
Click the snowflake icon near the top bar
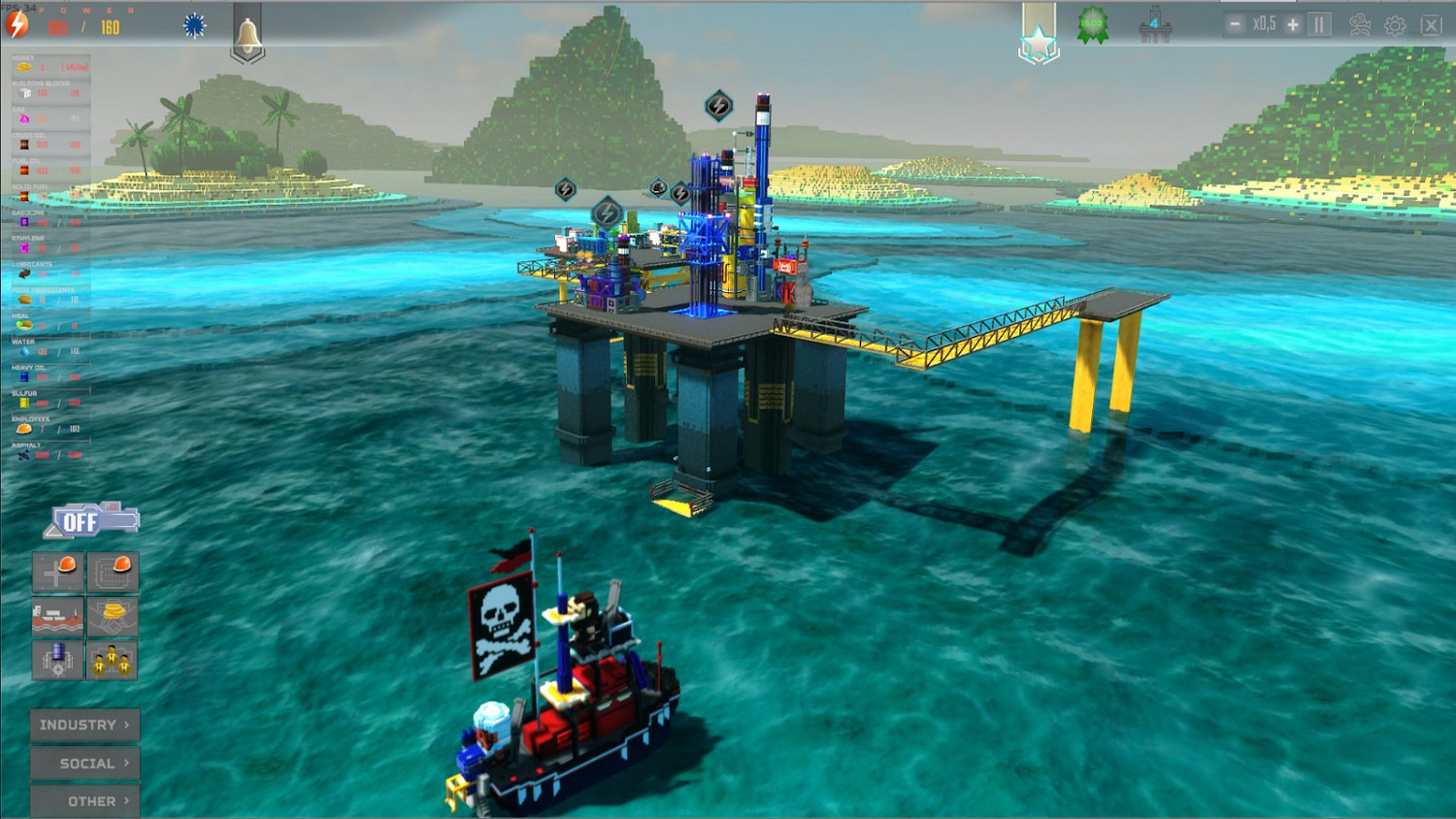tap(193, 26)
